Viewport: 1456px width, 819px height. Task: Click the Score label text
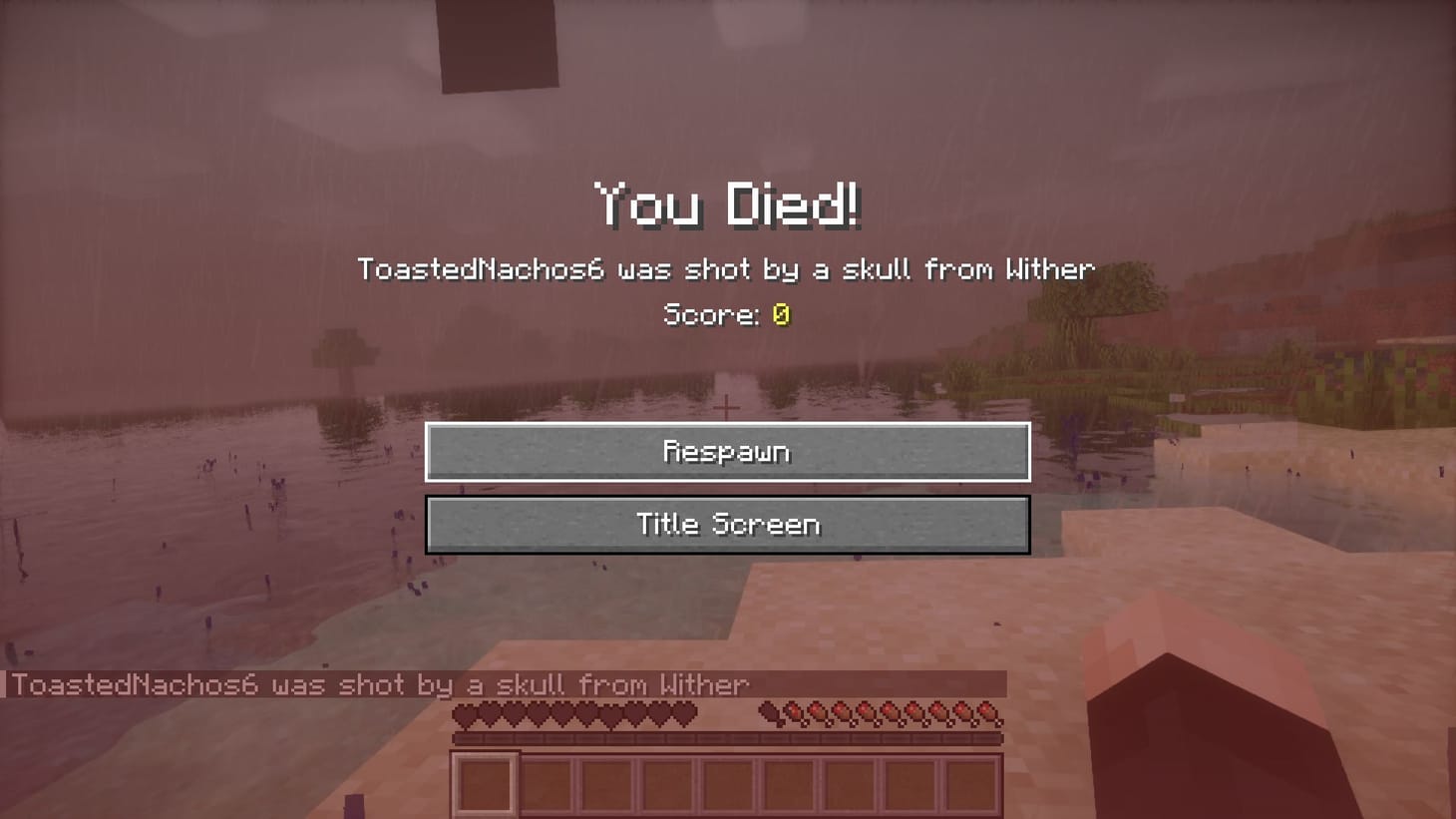click(710, 315)
